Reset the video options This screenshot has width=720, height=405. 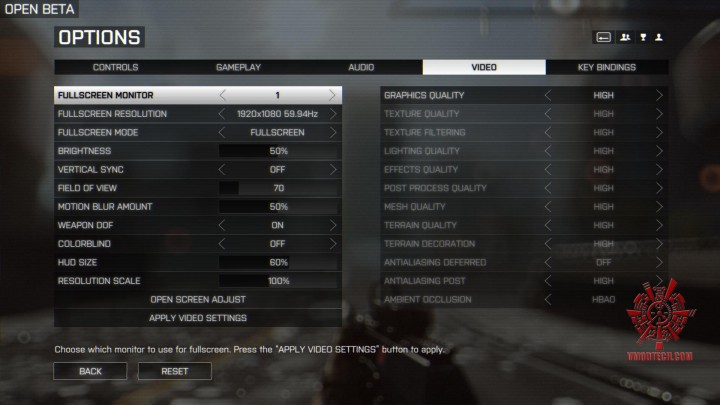coord(176,371)
